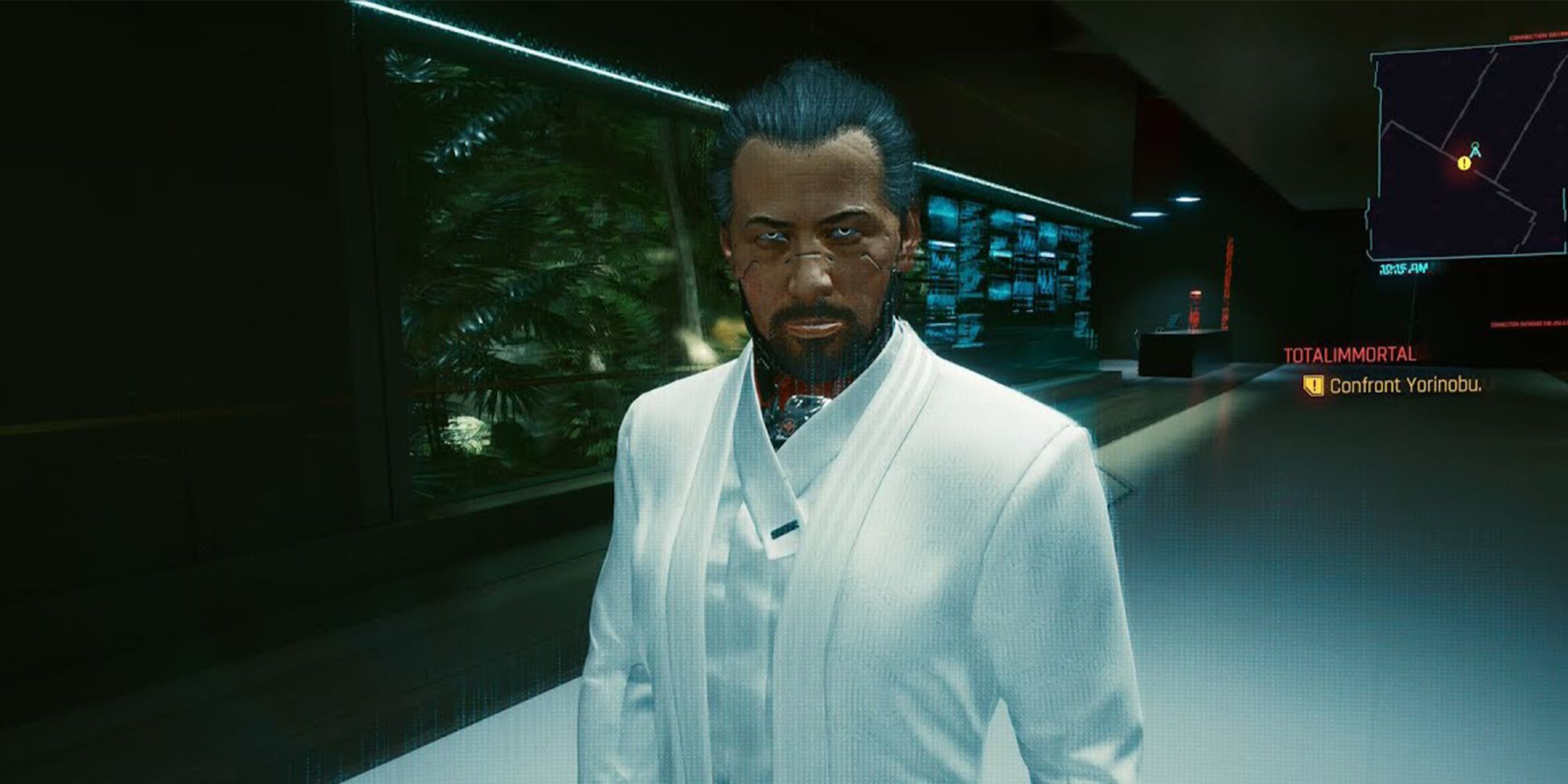The image size is (1568, 784).
Task: Click the yellow exclamation quest marker on the minimap
Action: (x=1465, y=163)
